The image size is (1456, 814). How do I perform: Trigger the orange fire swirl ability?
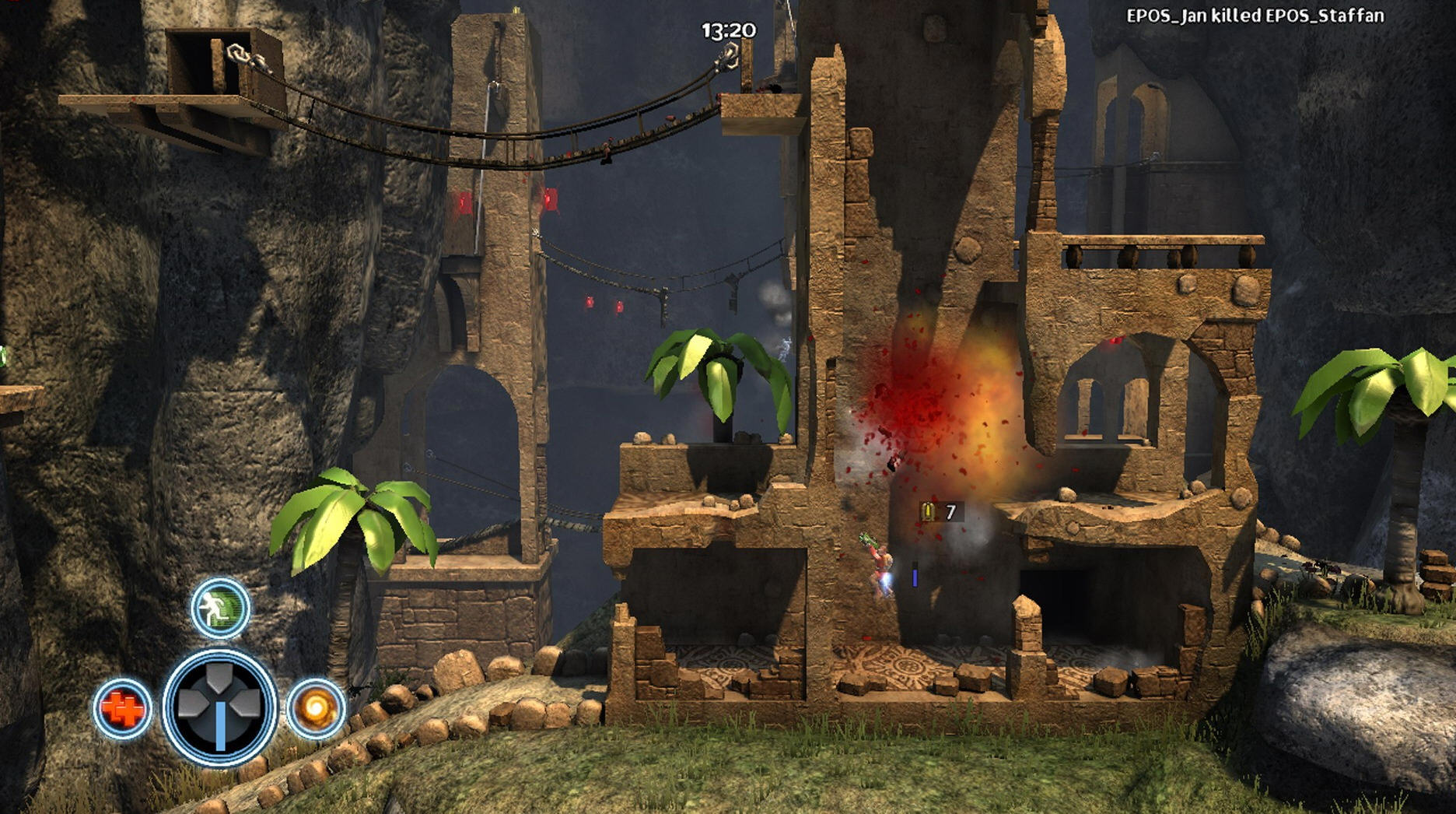click(x=316, y=707)
